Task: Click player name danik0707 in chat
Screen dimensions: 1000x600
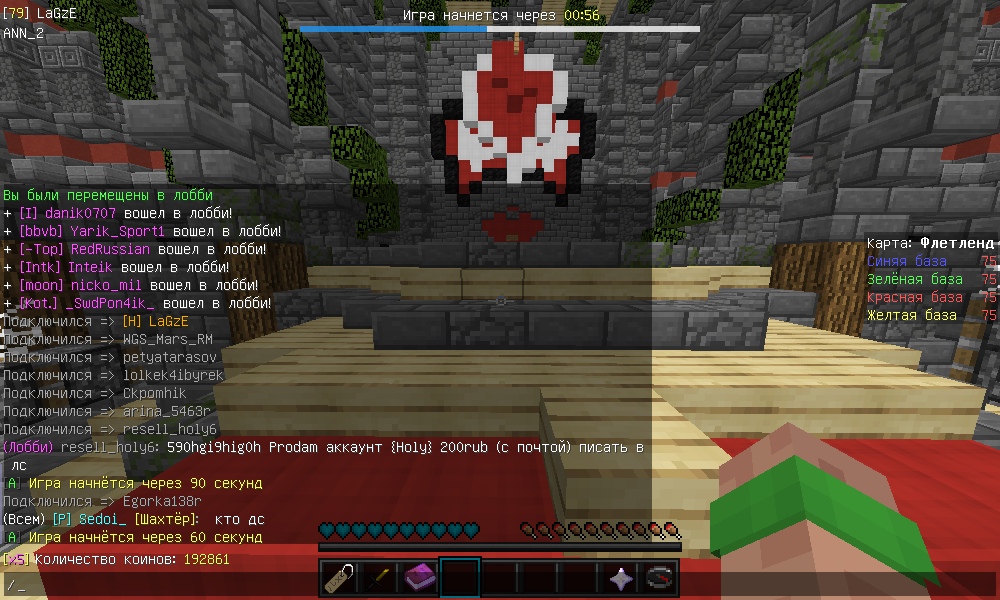Action: tap(81, 213)
